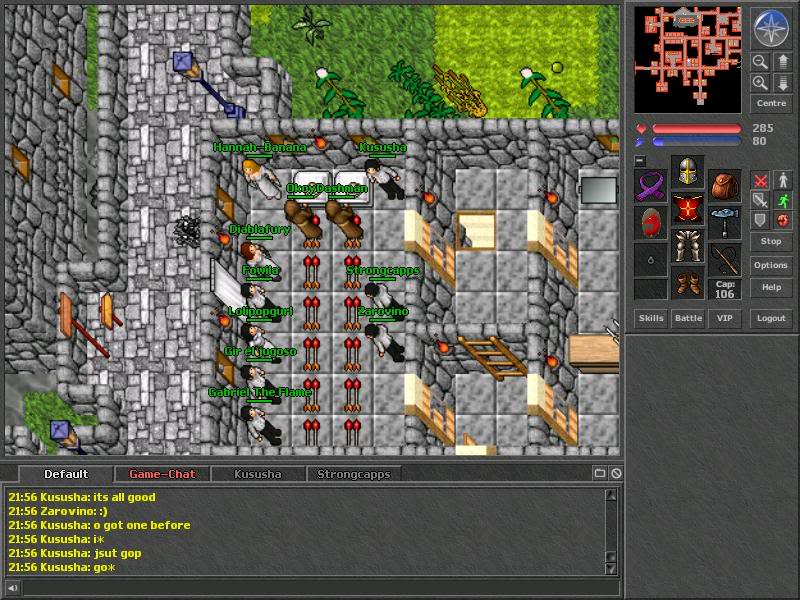Image resolution: width=800 pixels, height=600 pixels.
Task: Select the helmet equipment slot
Action: pyautogui.click(x=687, y=172)
